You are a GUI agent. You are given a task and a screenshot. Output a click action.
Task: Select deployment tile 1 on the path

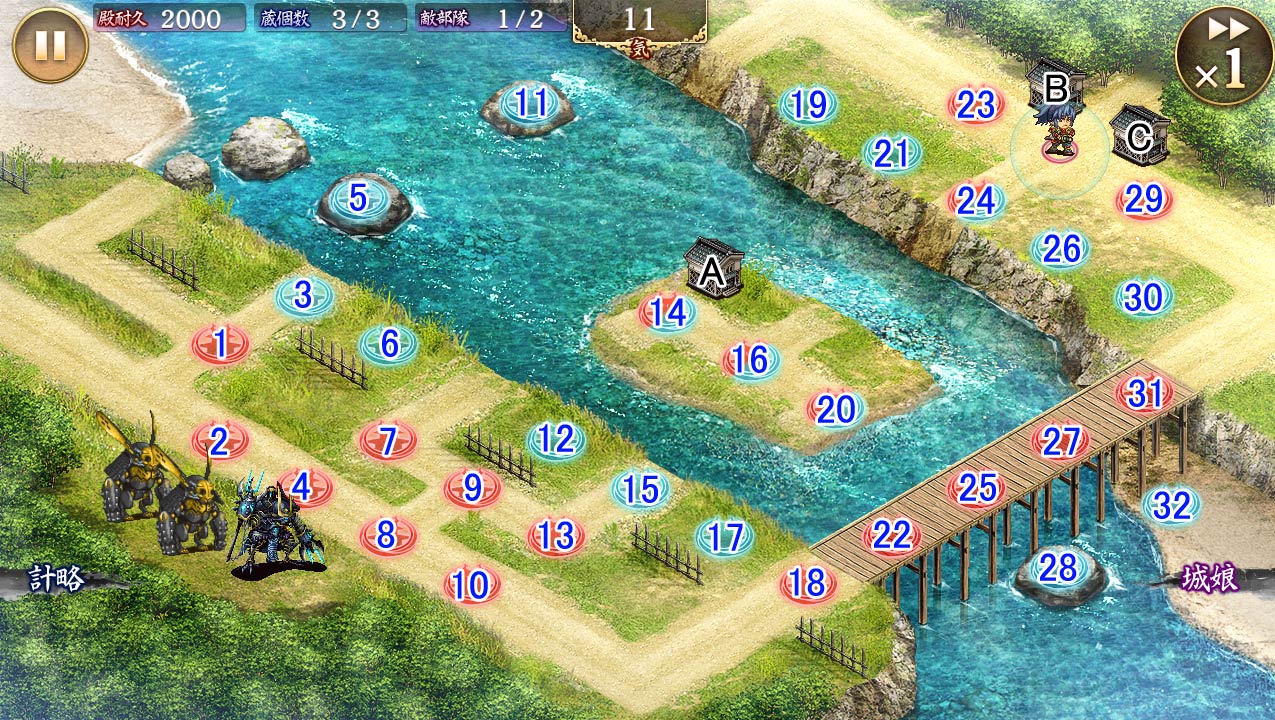[221, 345]
